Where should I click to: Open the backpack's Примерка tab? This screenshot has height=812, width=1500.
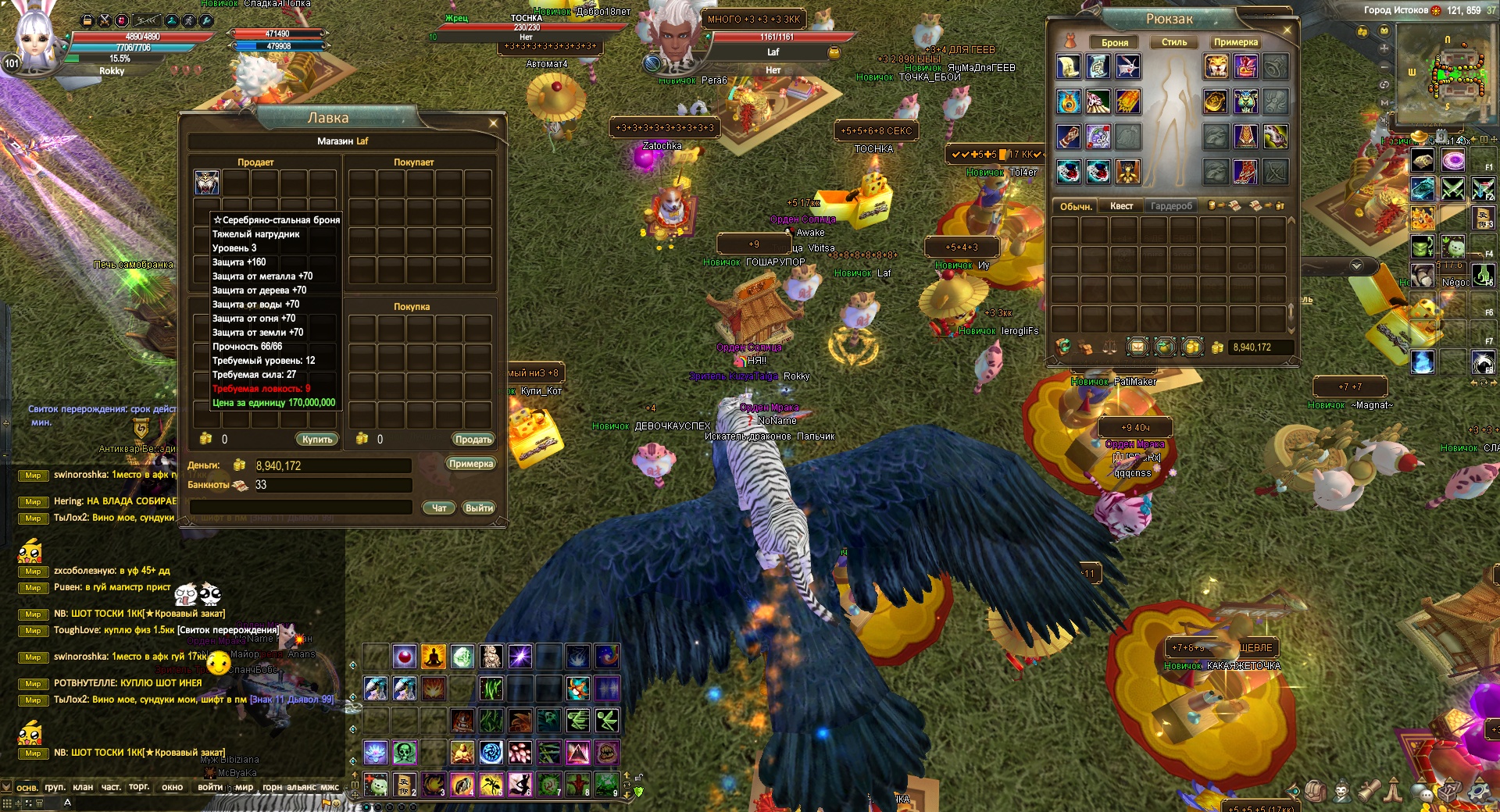click(x=1235, y=42)
